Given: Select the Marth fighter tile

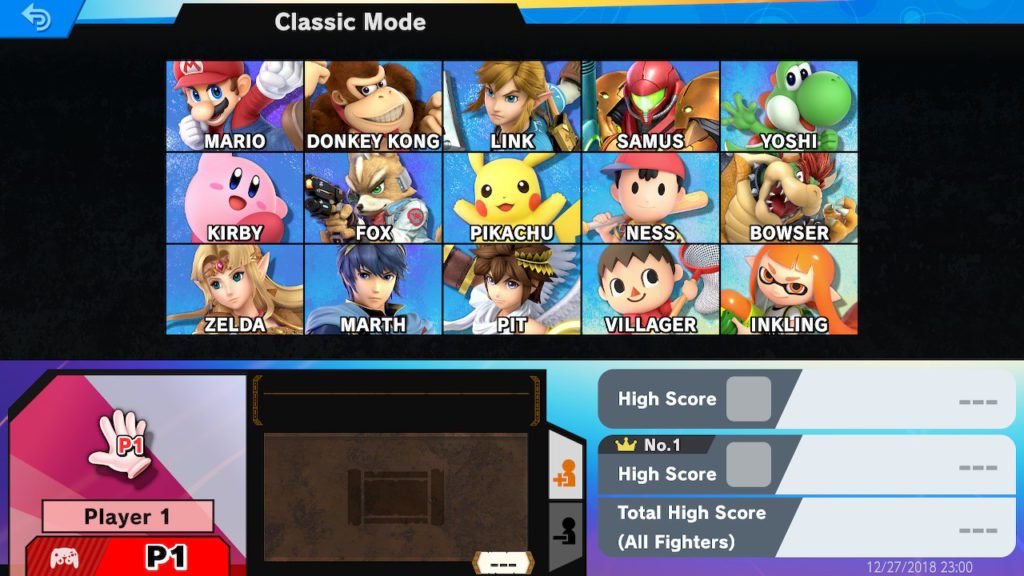Looking at the screenshot, I should [x=373, y=290].
